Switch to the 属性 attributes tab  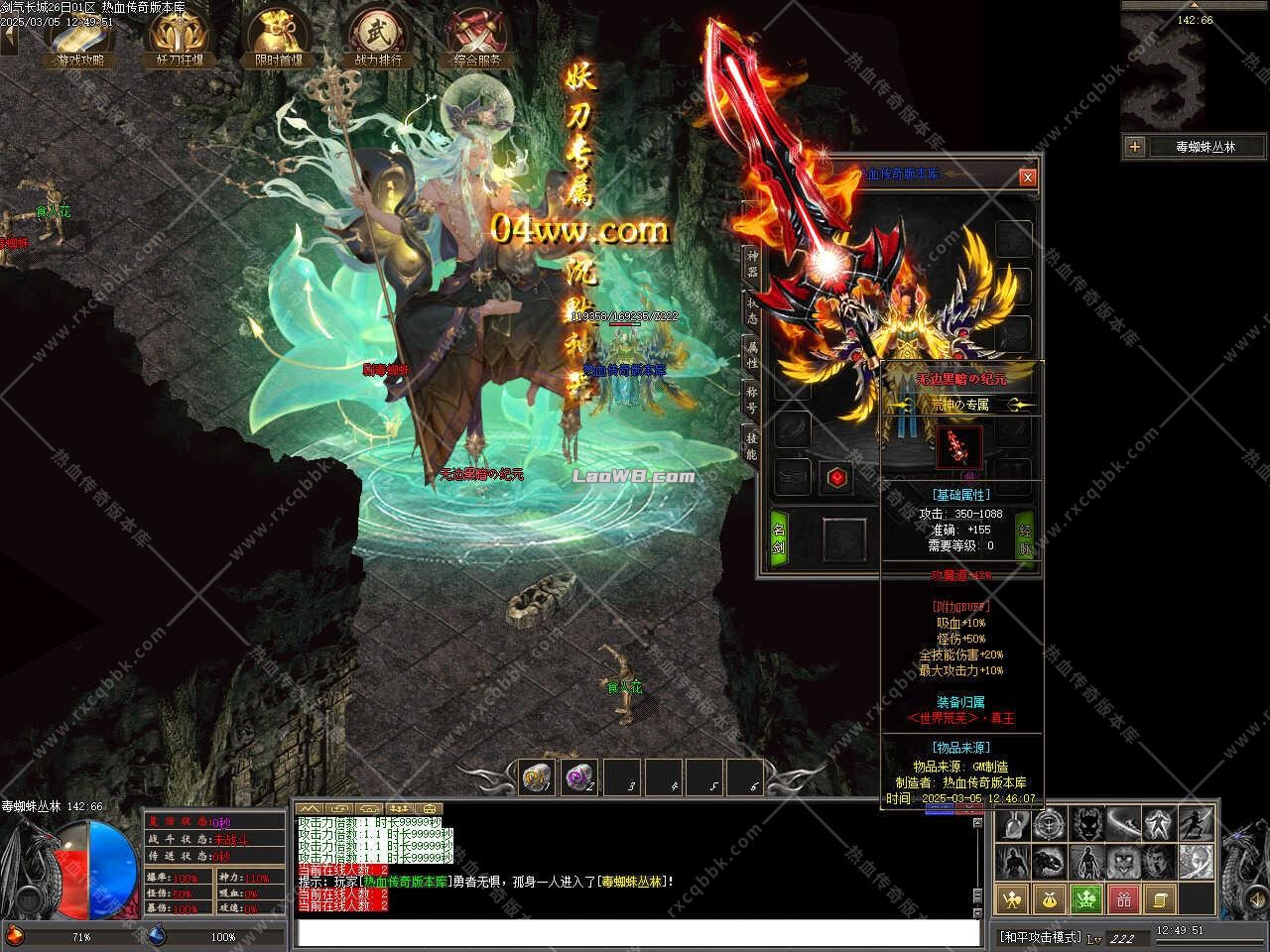coord(752,356)
